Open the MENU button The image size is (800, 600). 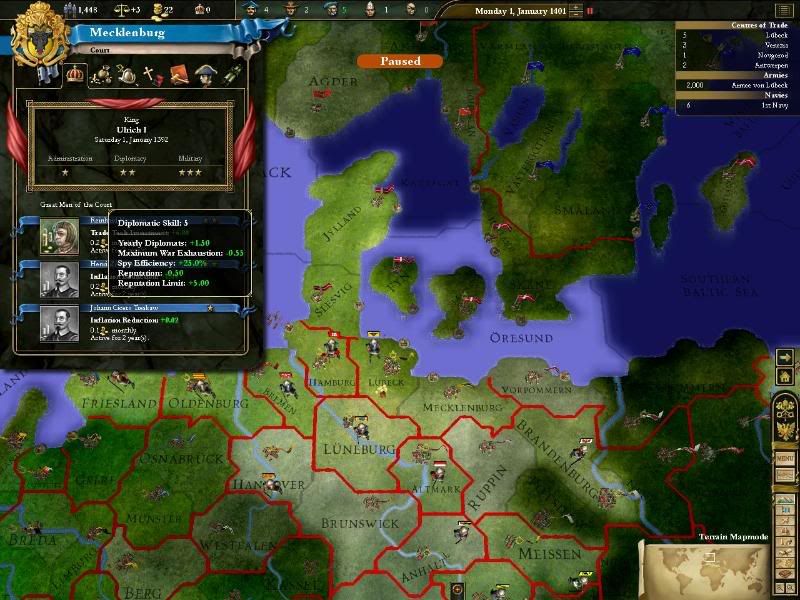[785, 457]
